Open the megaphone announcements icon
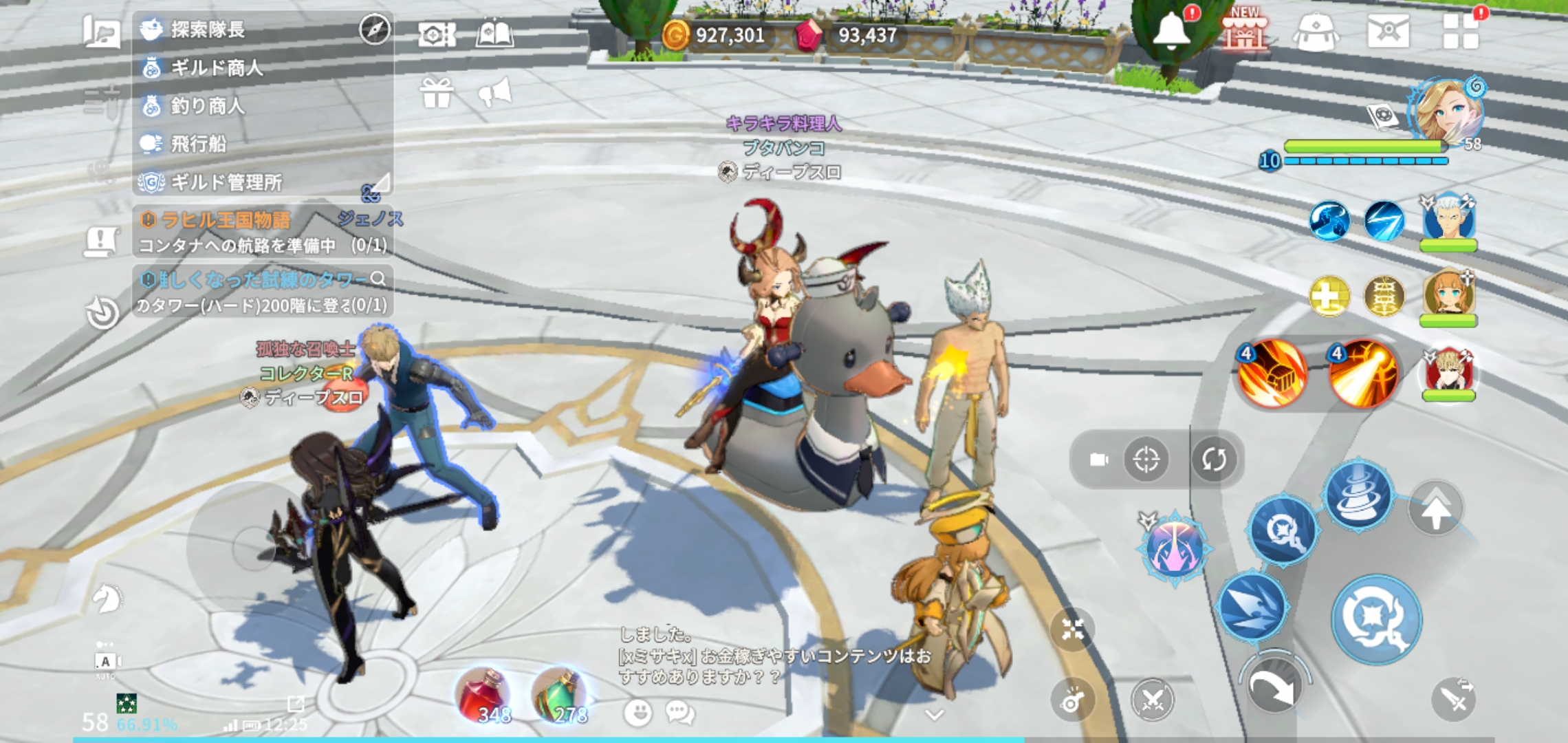The width and height of the screenshot is (1568, 743). (x=495, y=93)
